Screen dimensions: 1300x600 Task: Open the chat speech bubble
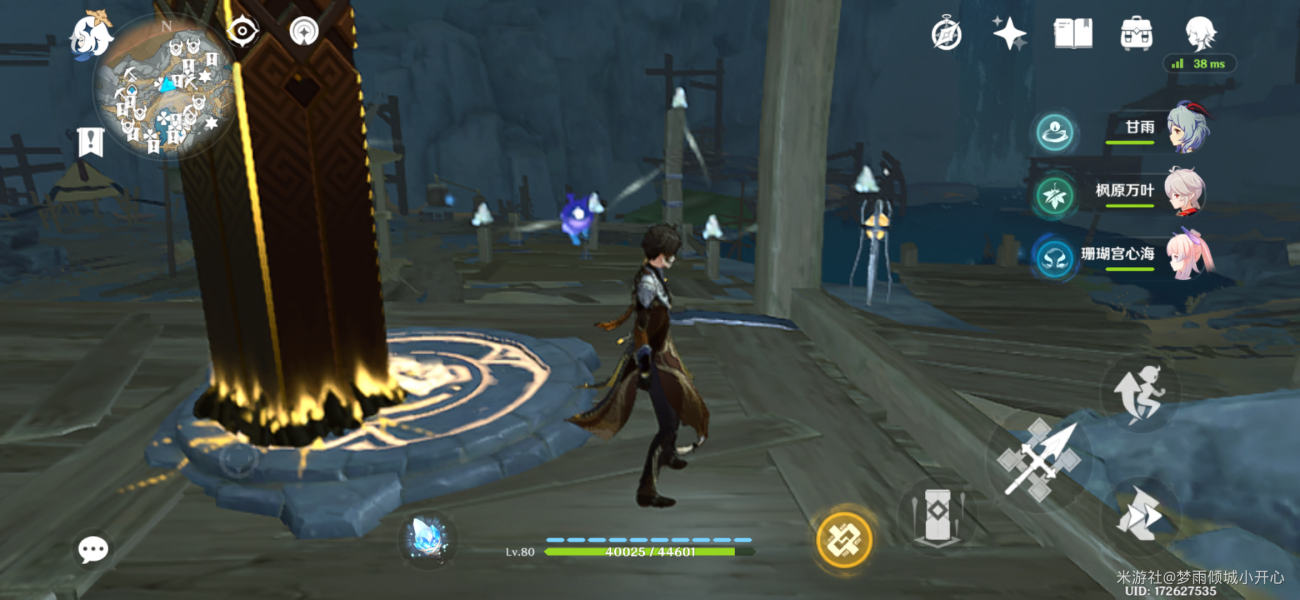94,548
